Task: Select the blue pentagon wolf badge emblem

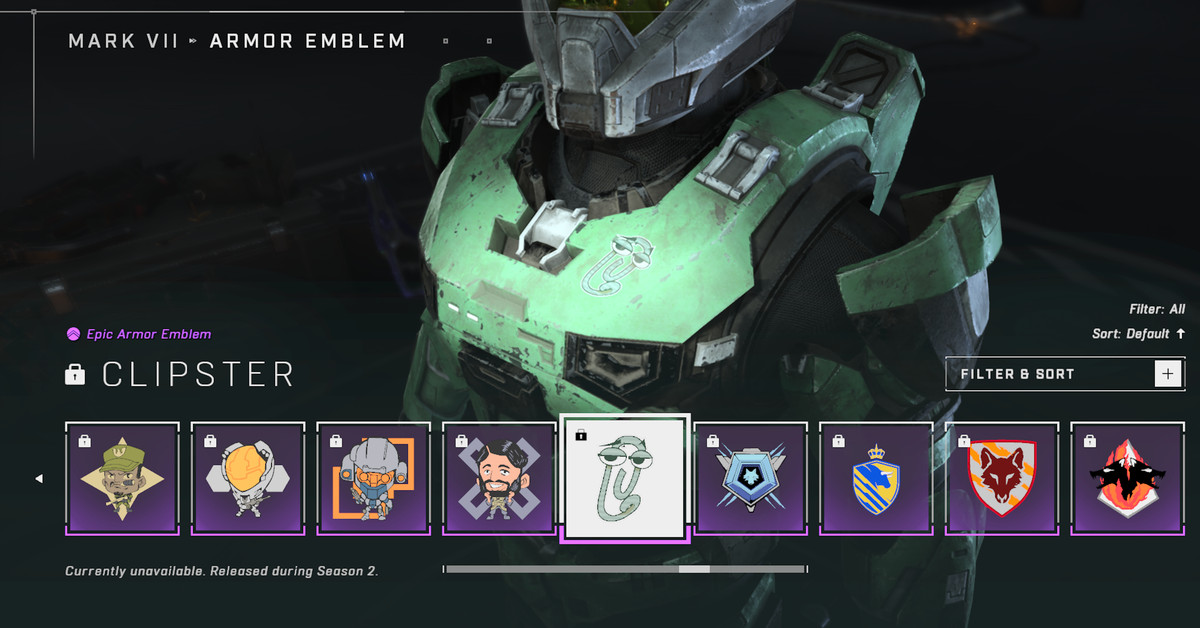Action: pyautogui.click(x=751, y=478)
